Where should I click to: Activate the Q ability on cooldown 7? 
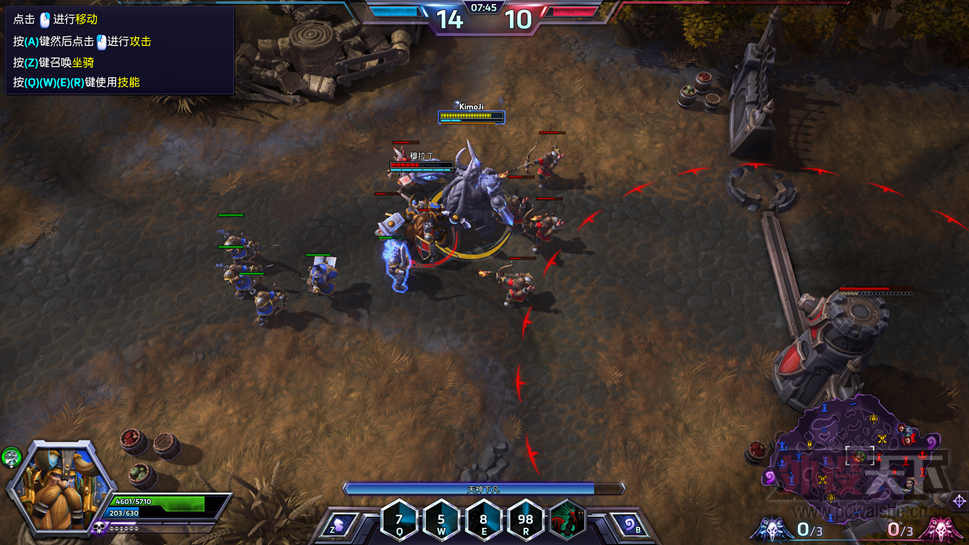pyautogui.click(x=399, y=520)
